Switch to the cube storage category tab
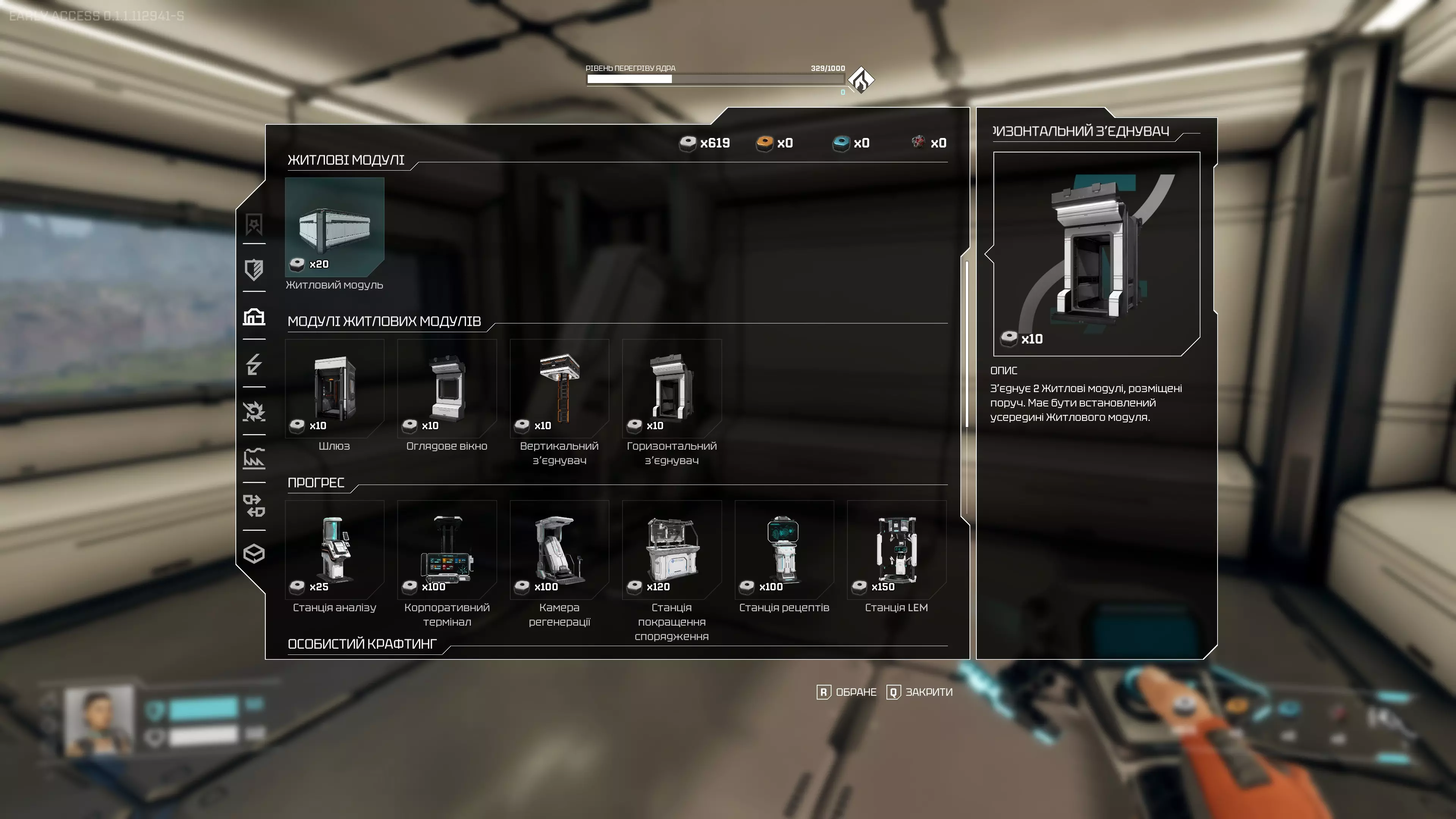 [x=254, y=553]
